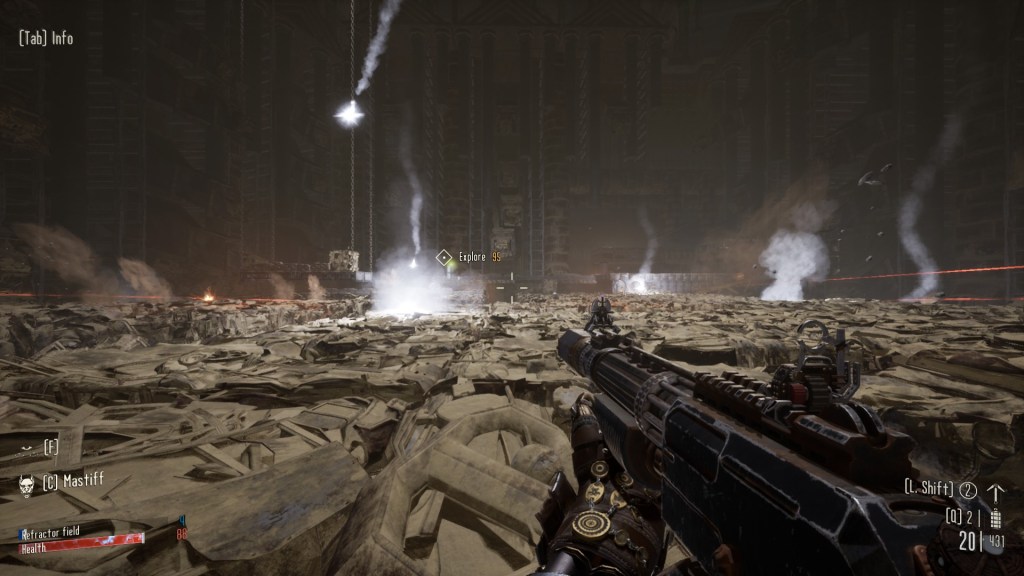Select the Explore objective diamond marker
1024x576 pixels.
pos(444,258)
